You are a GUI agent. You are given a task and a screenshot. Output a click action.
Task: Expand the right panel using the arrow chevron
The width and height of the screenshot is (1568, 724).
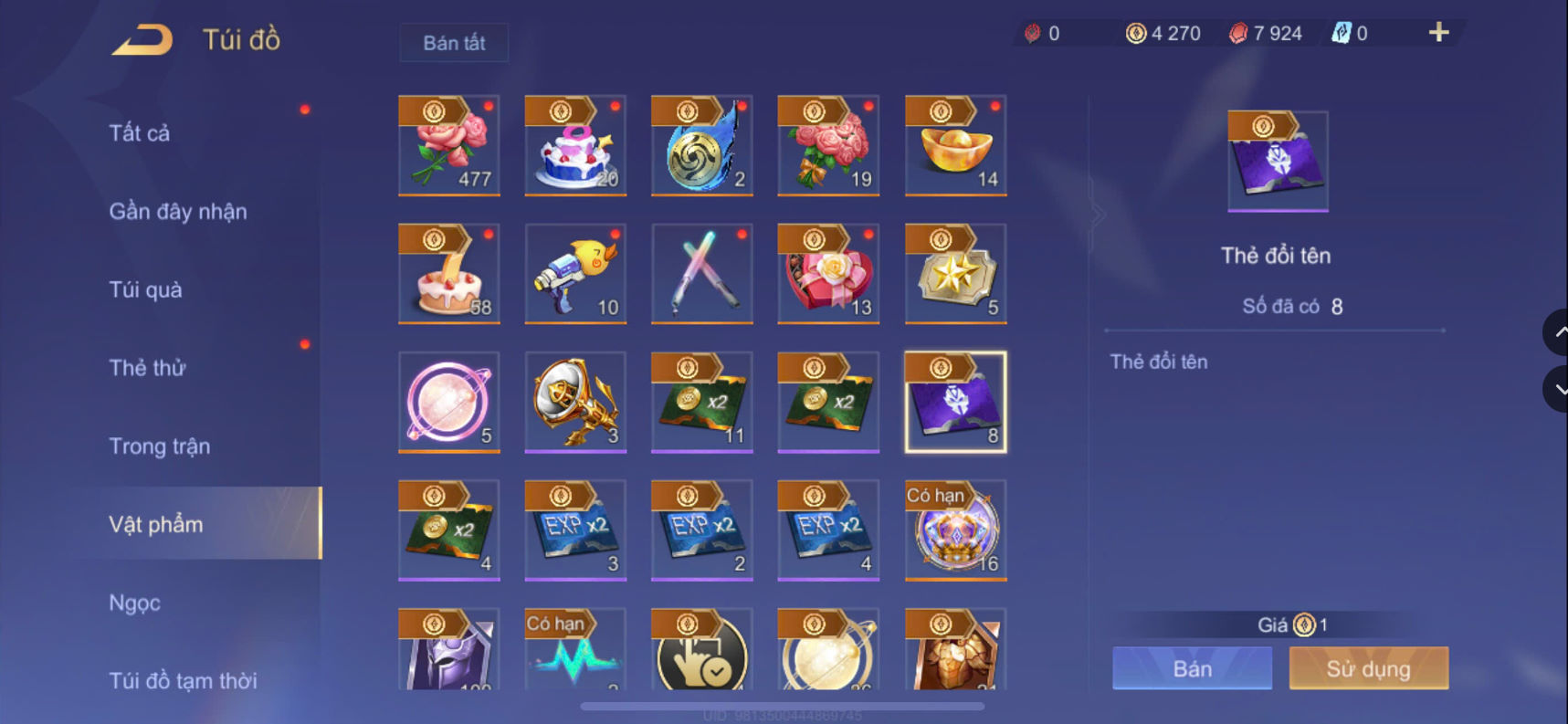pos(1099,214)
